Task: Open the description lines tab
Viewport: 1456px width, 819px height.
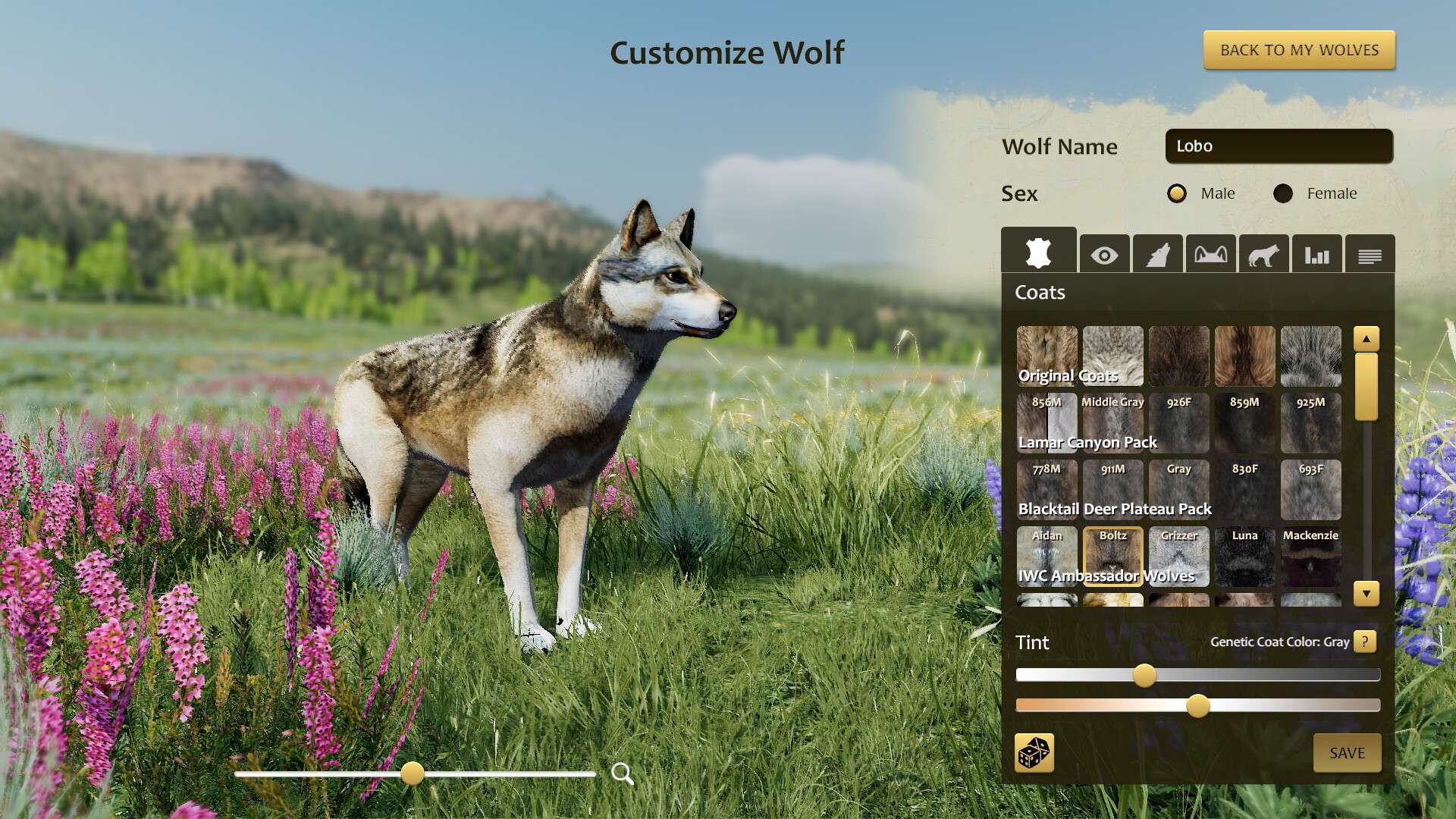Action: [x=1369, y=255]
